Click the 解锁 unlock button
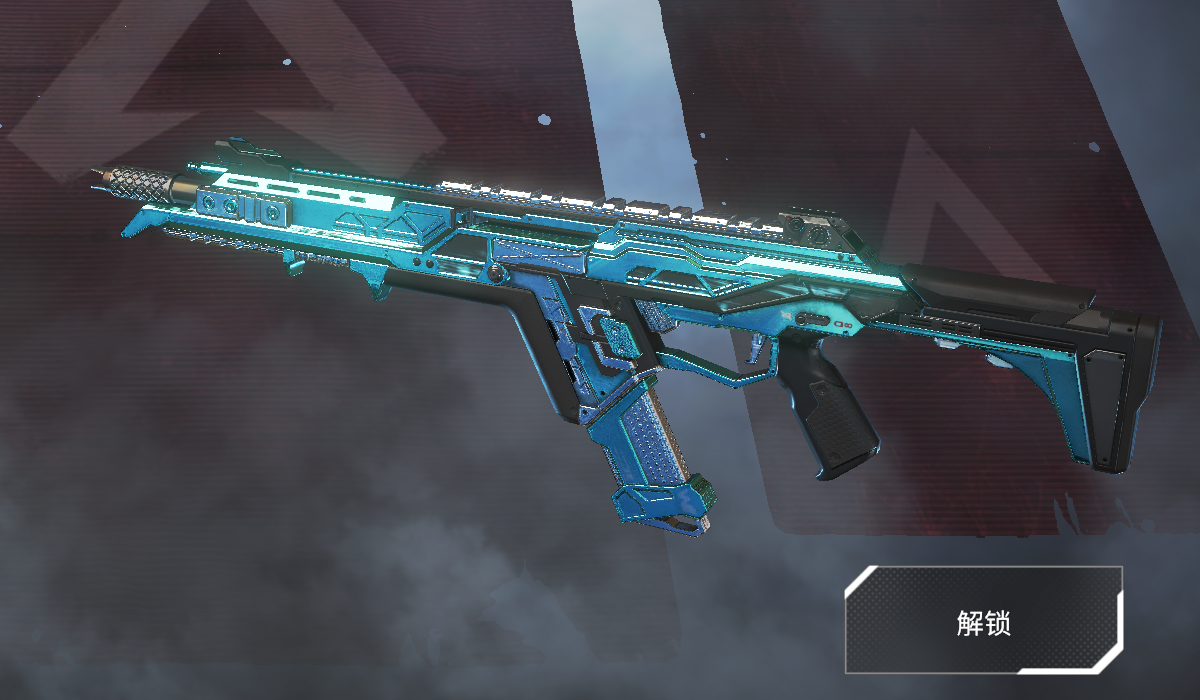 coord(983,620)
